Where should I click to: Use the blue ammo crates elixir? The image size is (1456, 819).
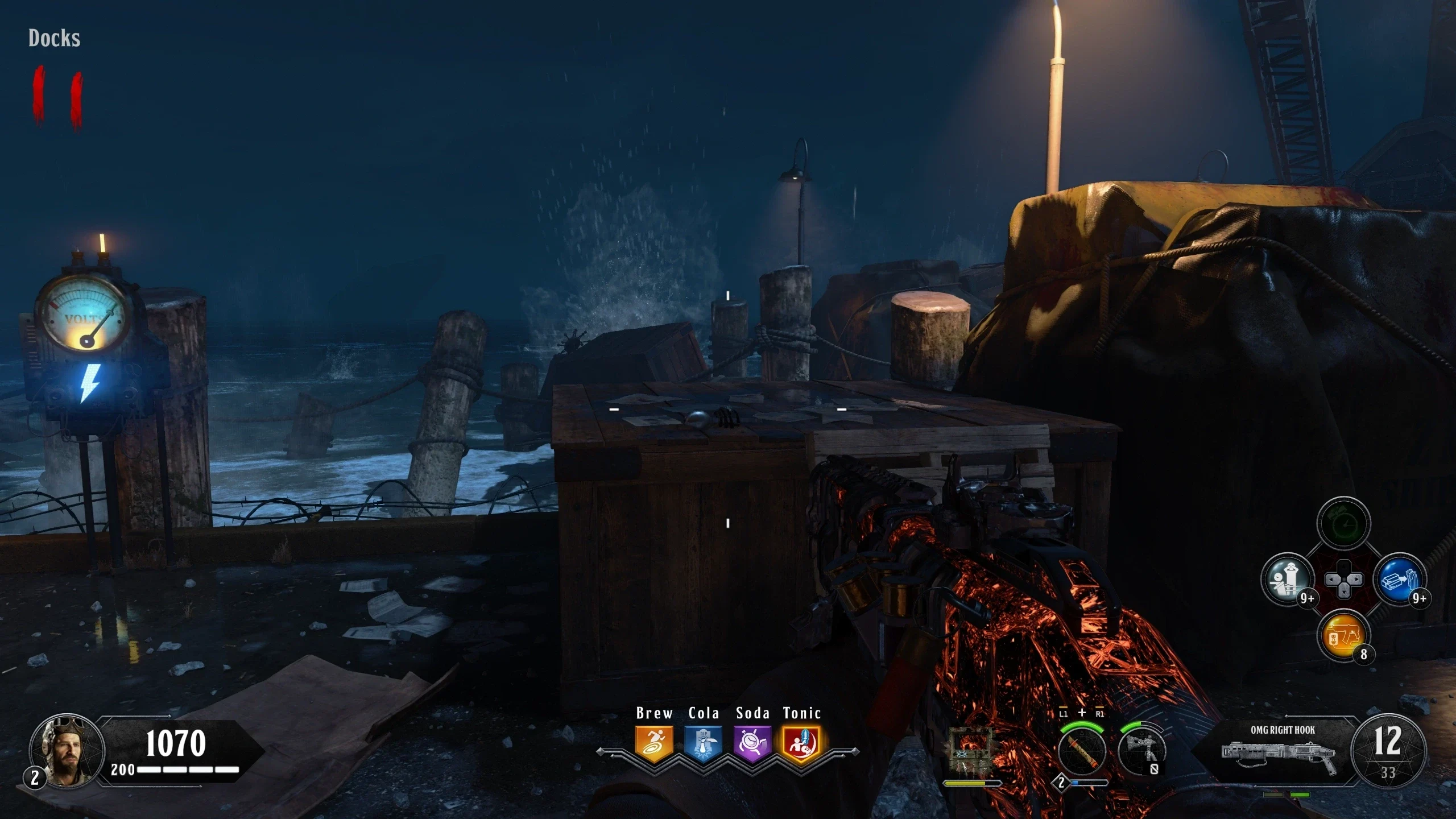pyautogui.click(x=1400, y=580)
